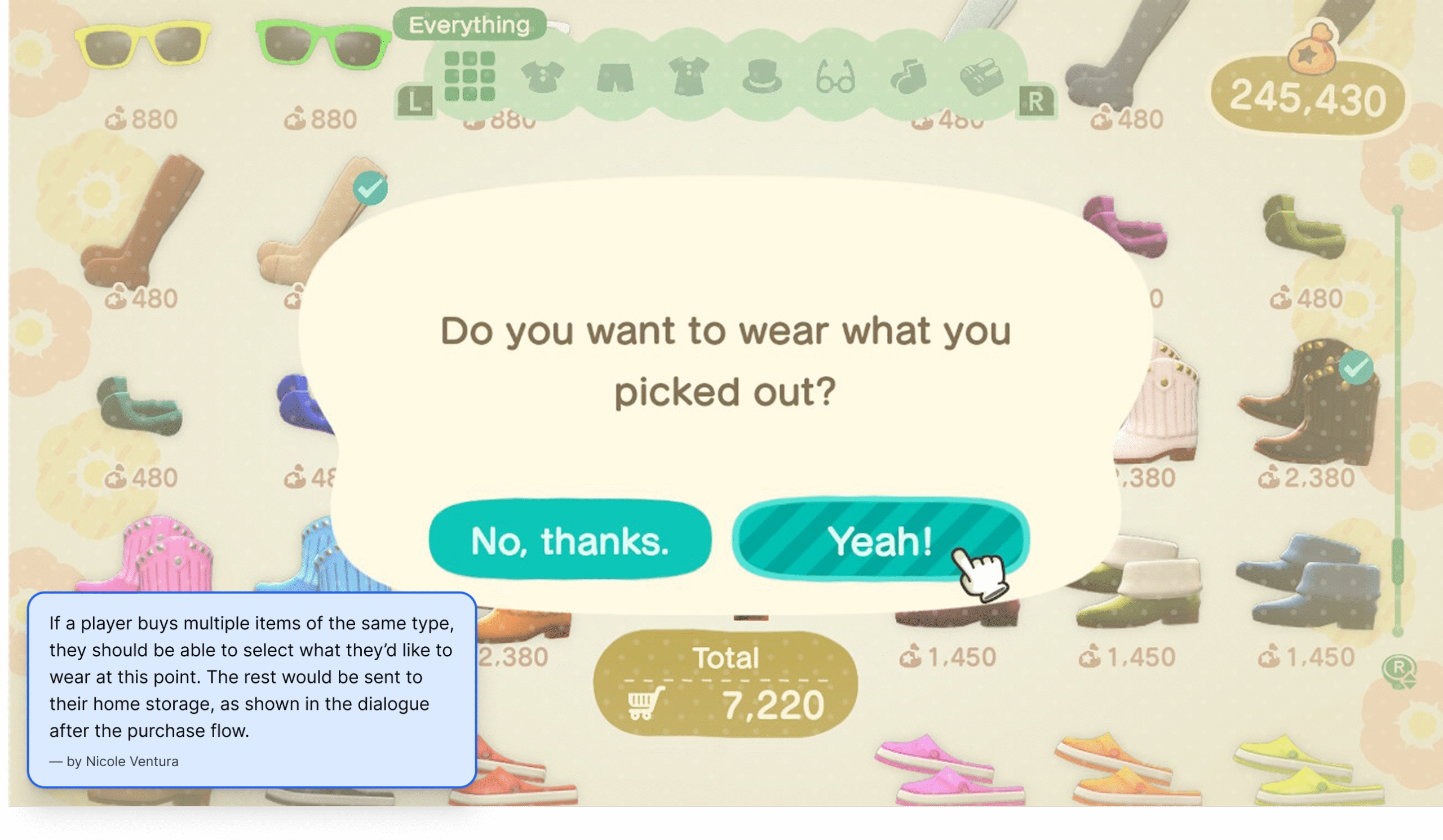Pick the green-framed sunglasses
Image resolution: width=1443 pixels, height=840 pixels.
322,43
